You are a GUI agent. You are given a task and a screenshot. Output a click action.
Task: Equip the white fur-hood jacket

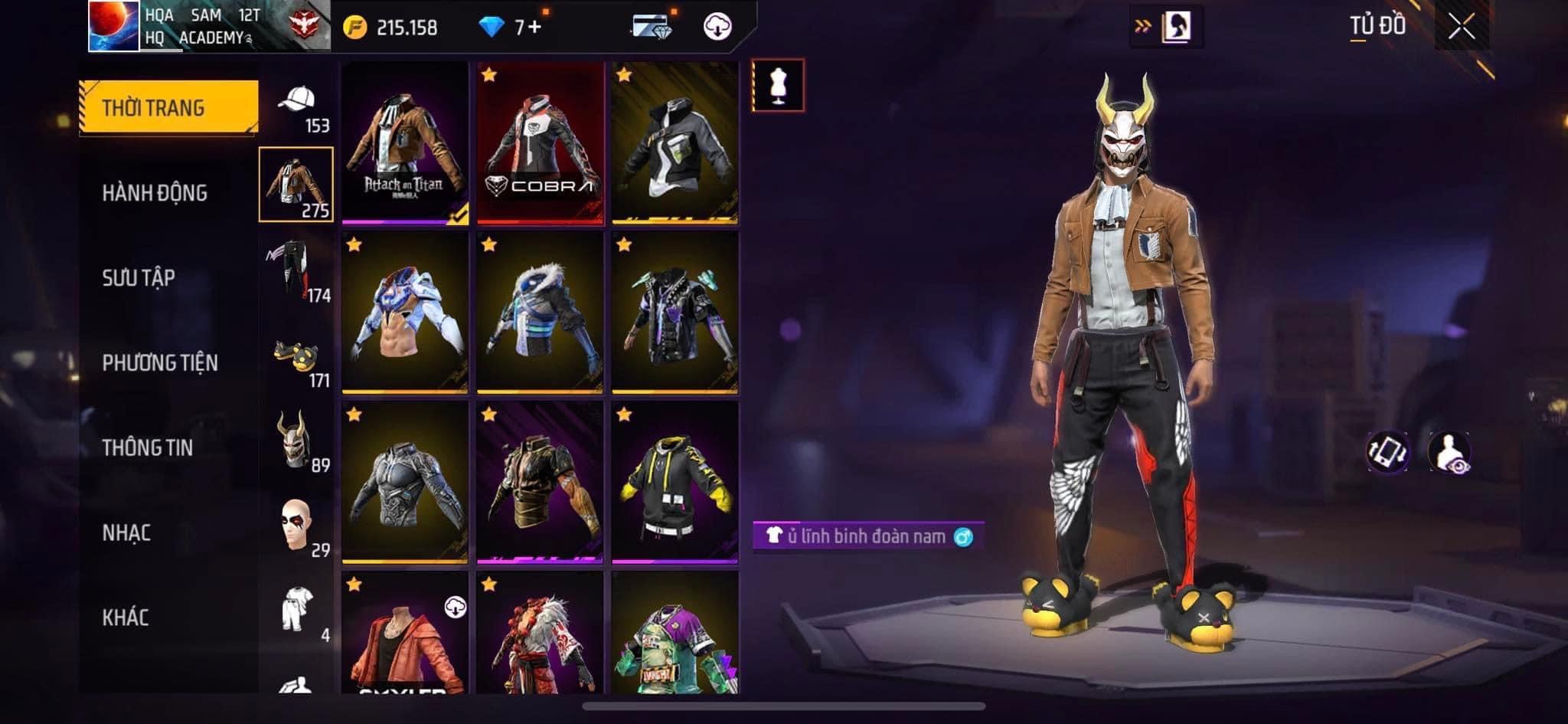(x=540, y=313)
